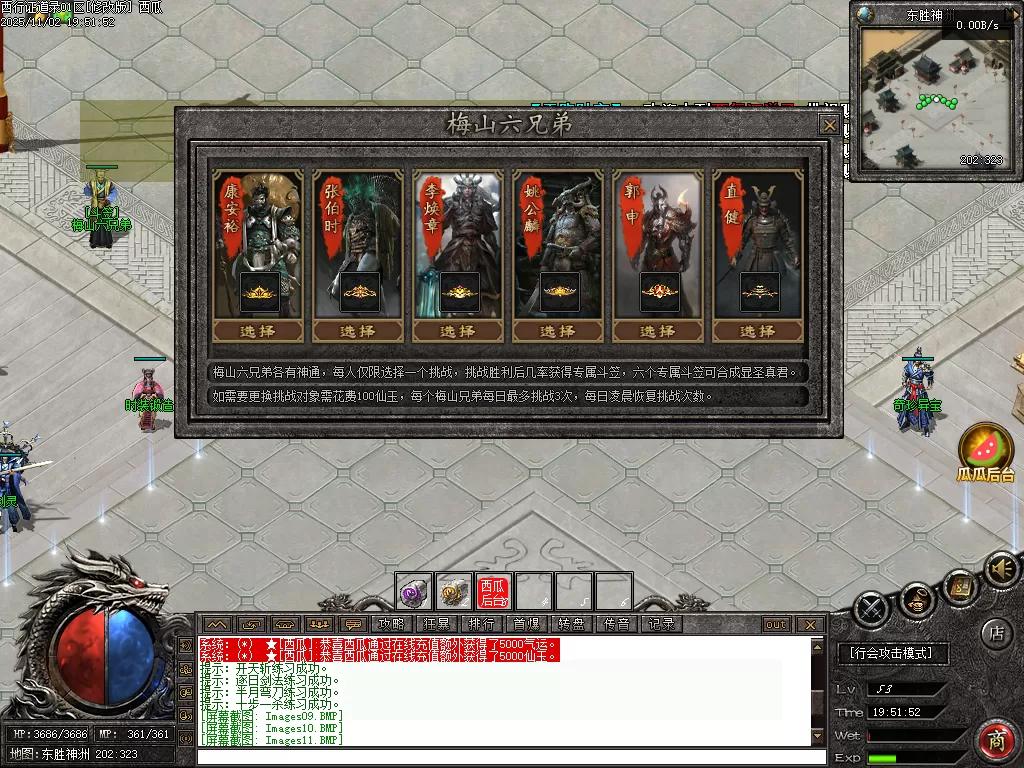Screen dimensions: 1024x768
Task: Open the 记录 chat record button
Action: coord(661,624)
